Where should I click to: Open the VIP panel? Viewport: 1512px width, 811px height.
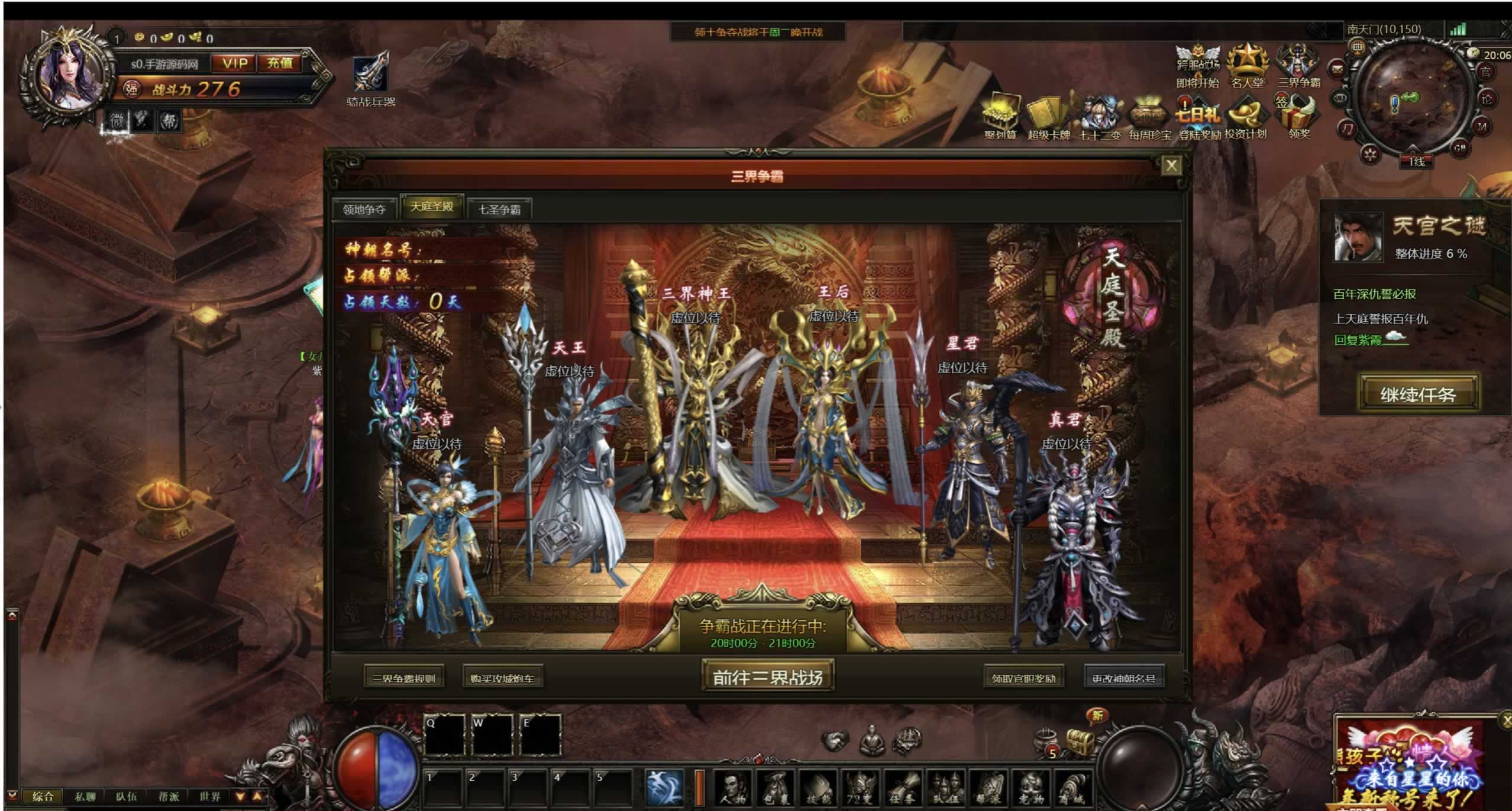point(235,63)
